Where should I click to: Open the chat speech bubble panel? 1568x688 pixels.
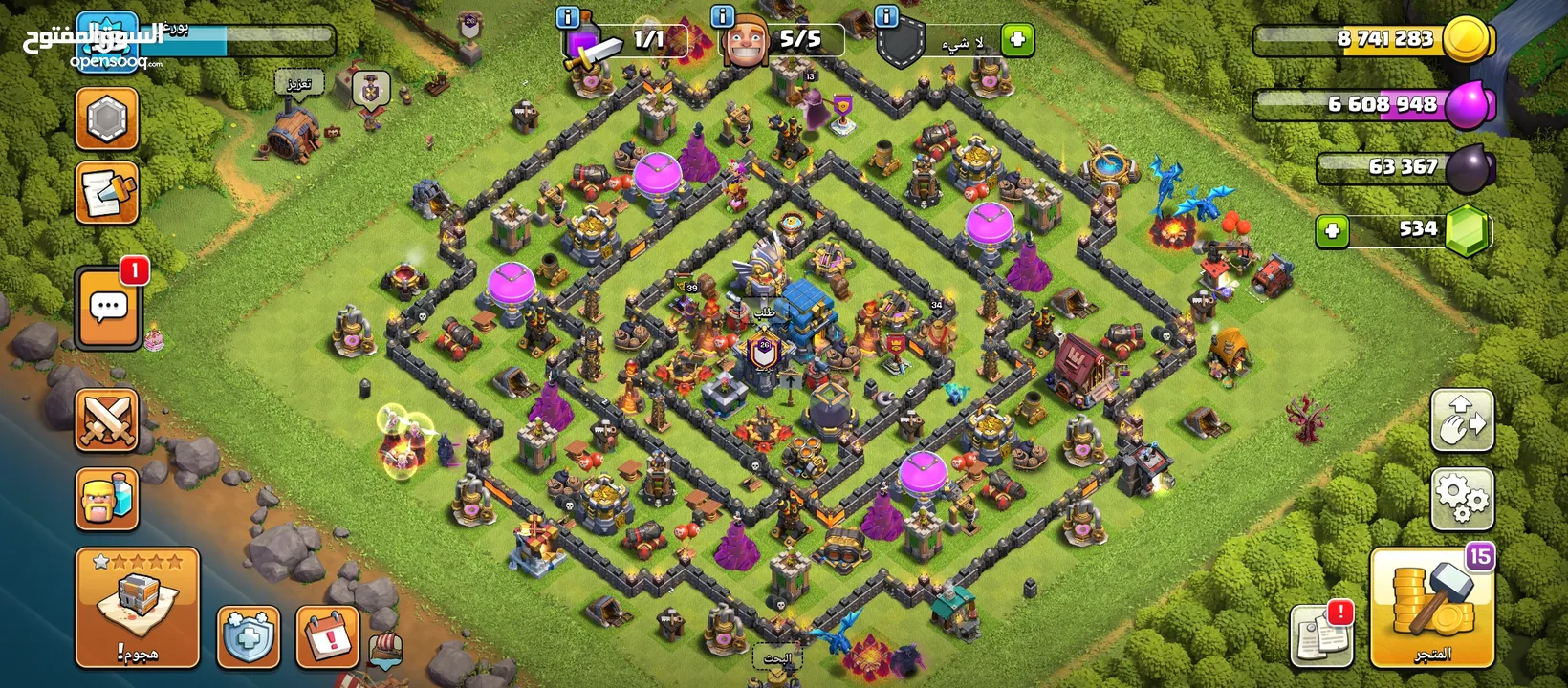pos(108,309)
